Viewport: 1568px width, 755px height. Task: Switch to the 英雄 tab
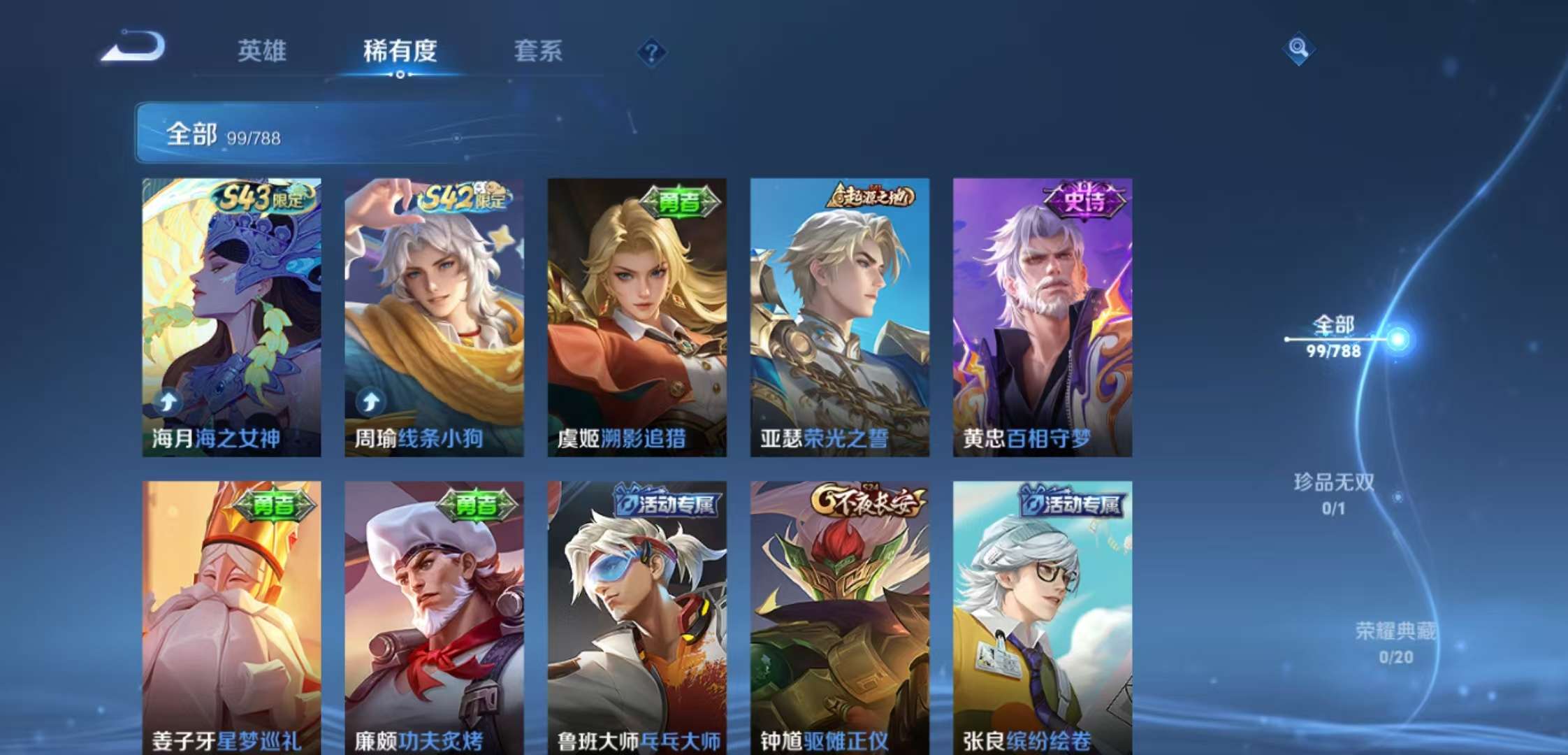(262, 51)
